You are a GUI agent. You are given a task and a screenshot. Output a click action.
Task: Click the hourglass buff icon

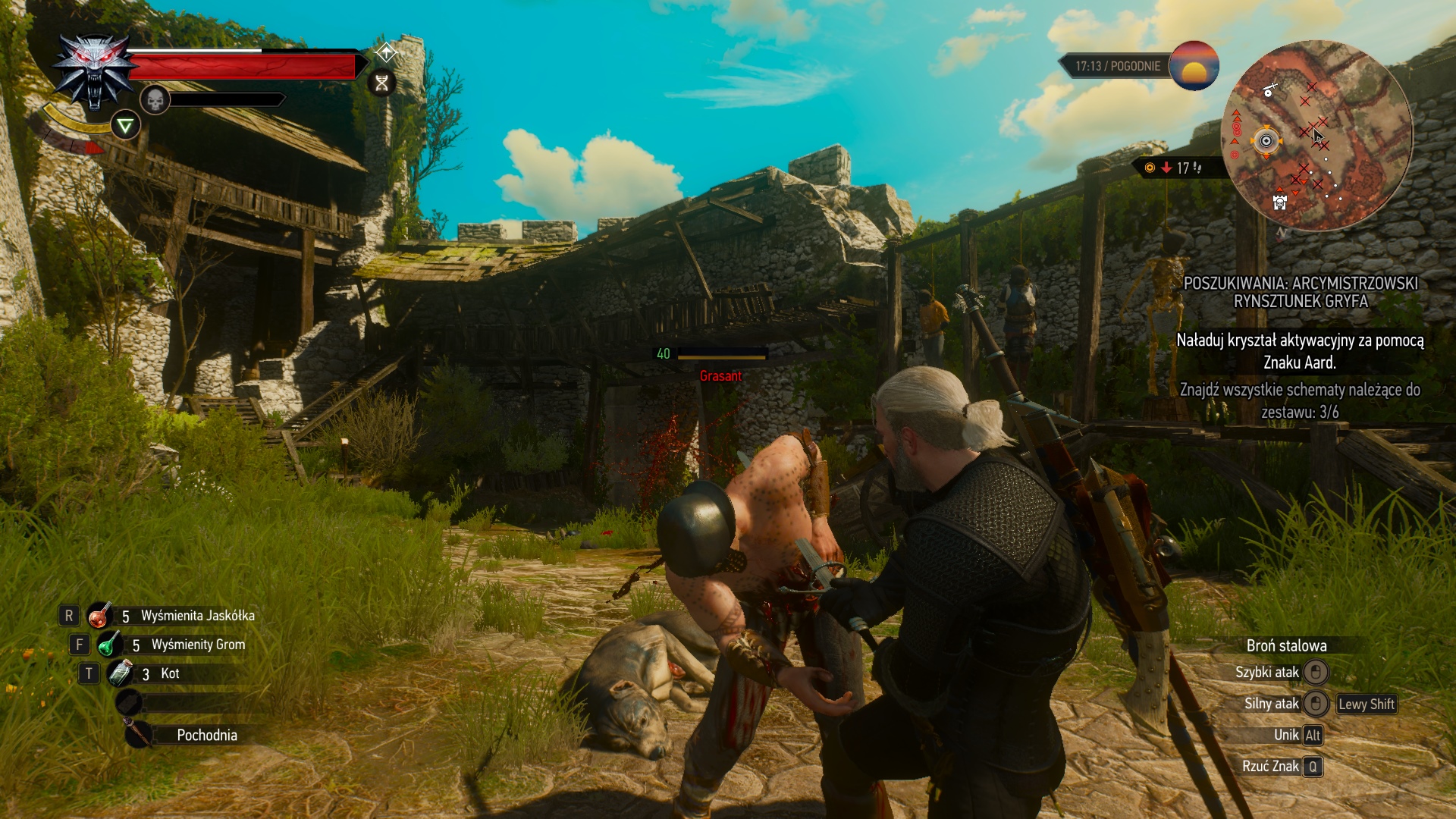coord(381,83)
